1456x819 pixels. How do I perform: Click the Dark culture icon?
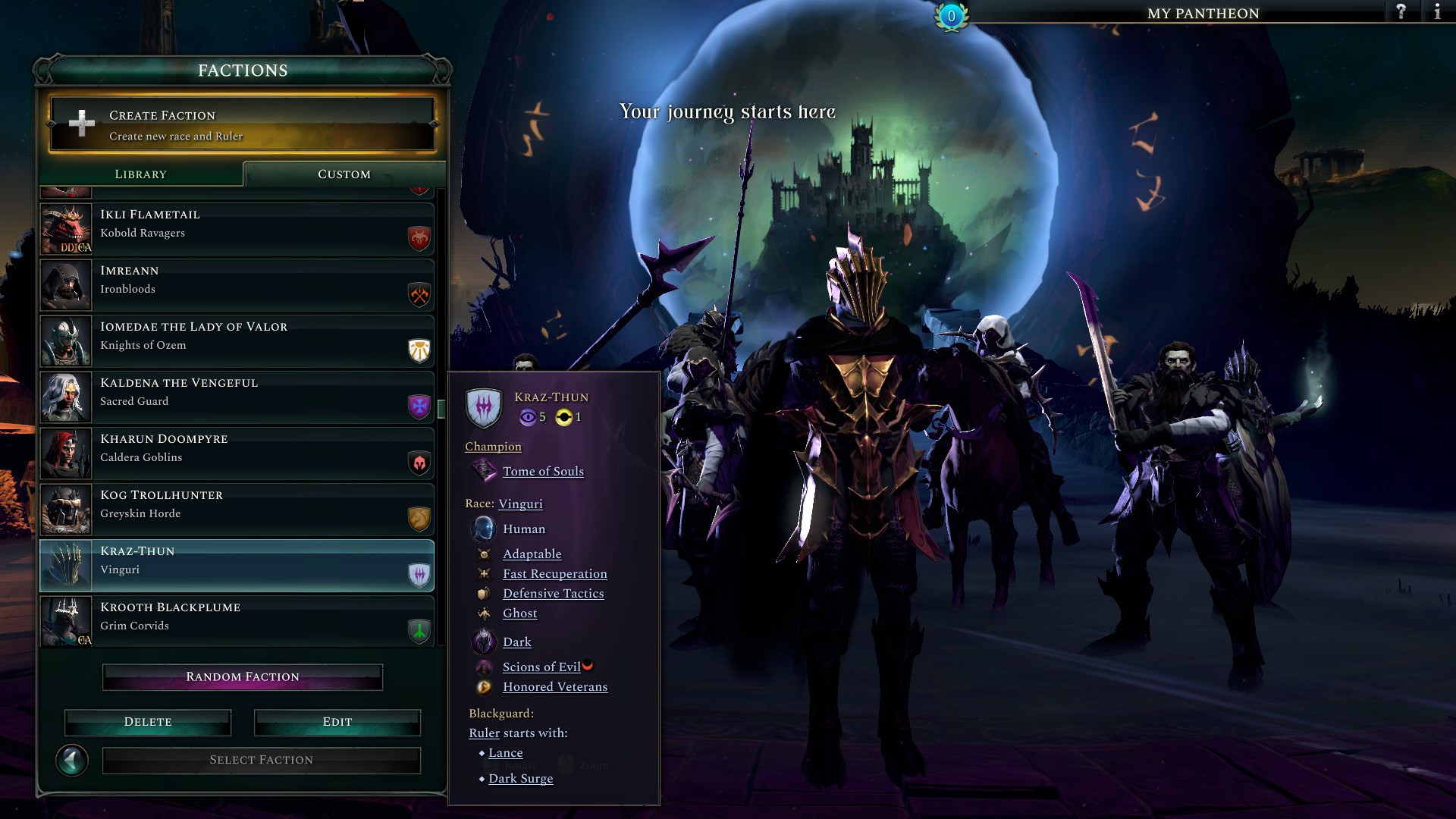point(484,642)
